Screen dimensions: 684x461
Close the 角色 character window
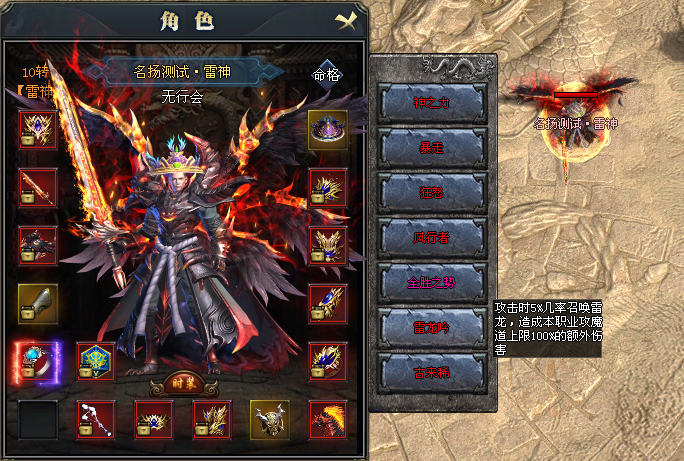[346, 20]
